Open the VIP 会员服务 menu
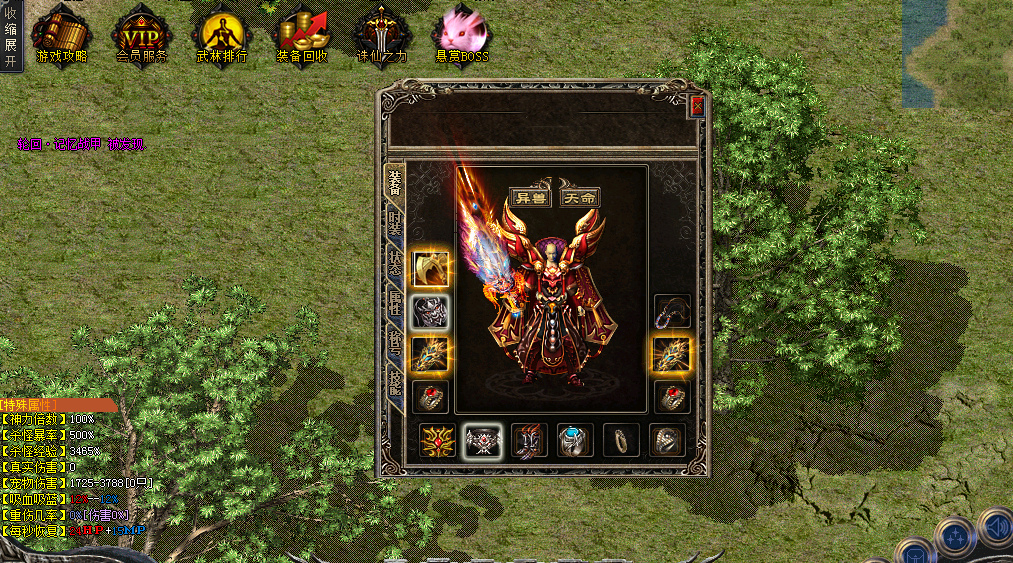The width and height of the screenshot is (1013, 563). (142, 38)
